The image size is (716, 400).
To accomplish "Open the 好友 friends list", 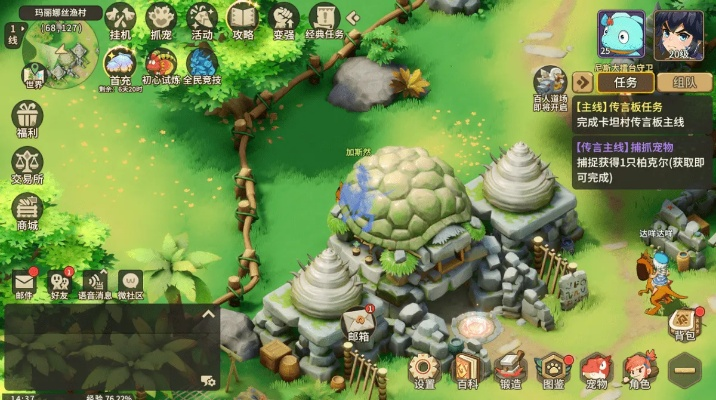I will (x=59, y=283).
